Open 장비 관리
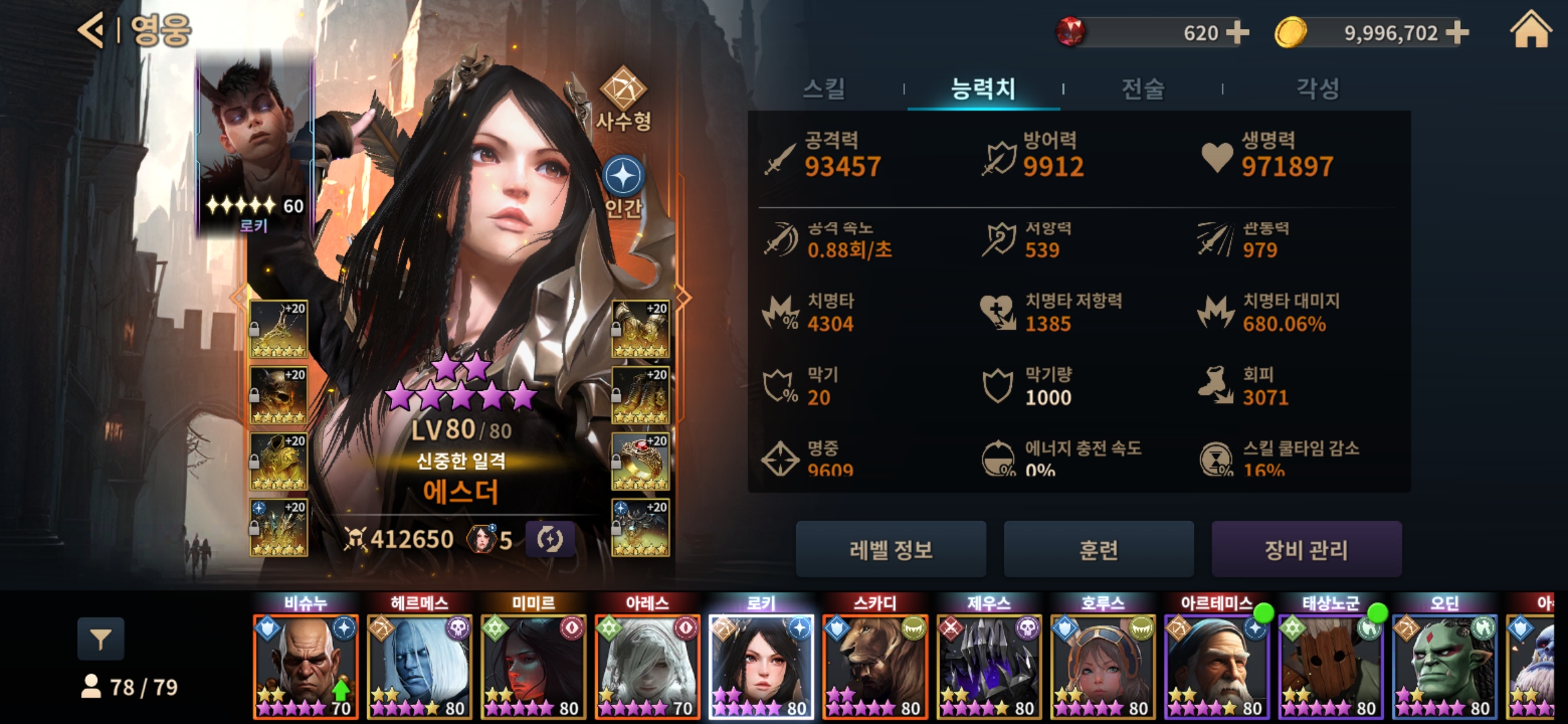This screenshot has height=724, width=1568. tap(1306, 550)
